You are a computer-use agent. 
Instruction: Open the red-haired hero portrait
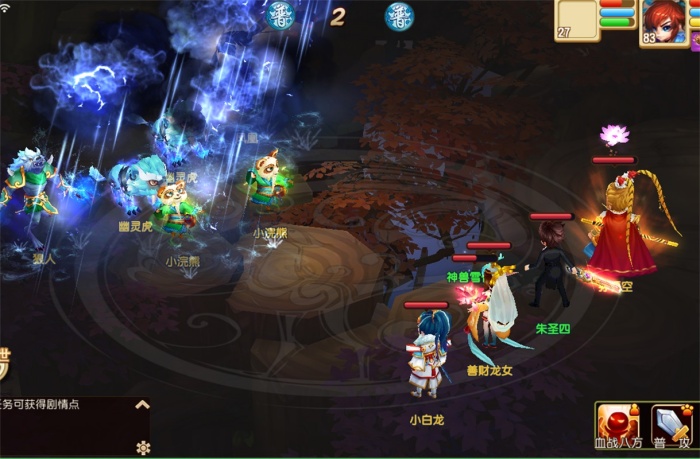click(665, 20)
